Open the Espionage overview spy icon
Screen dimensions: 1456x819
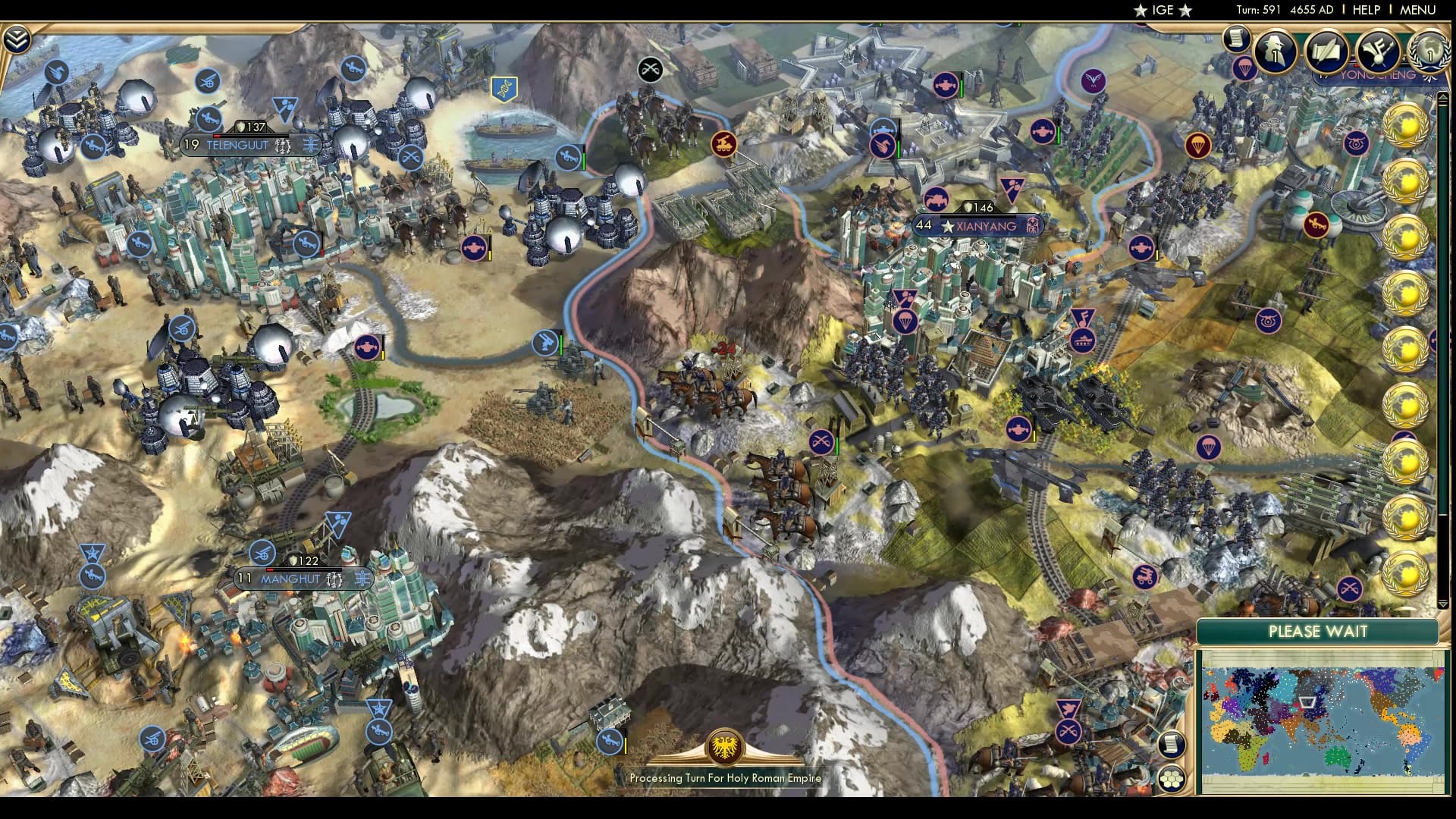coord(1274,52)
